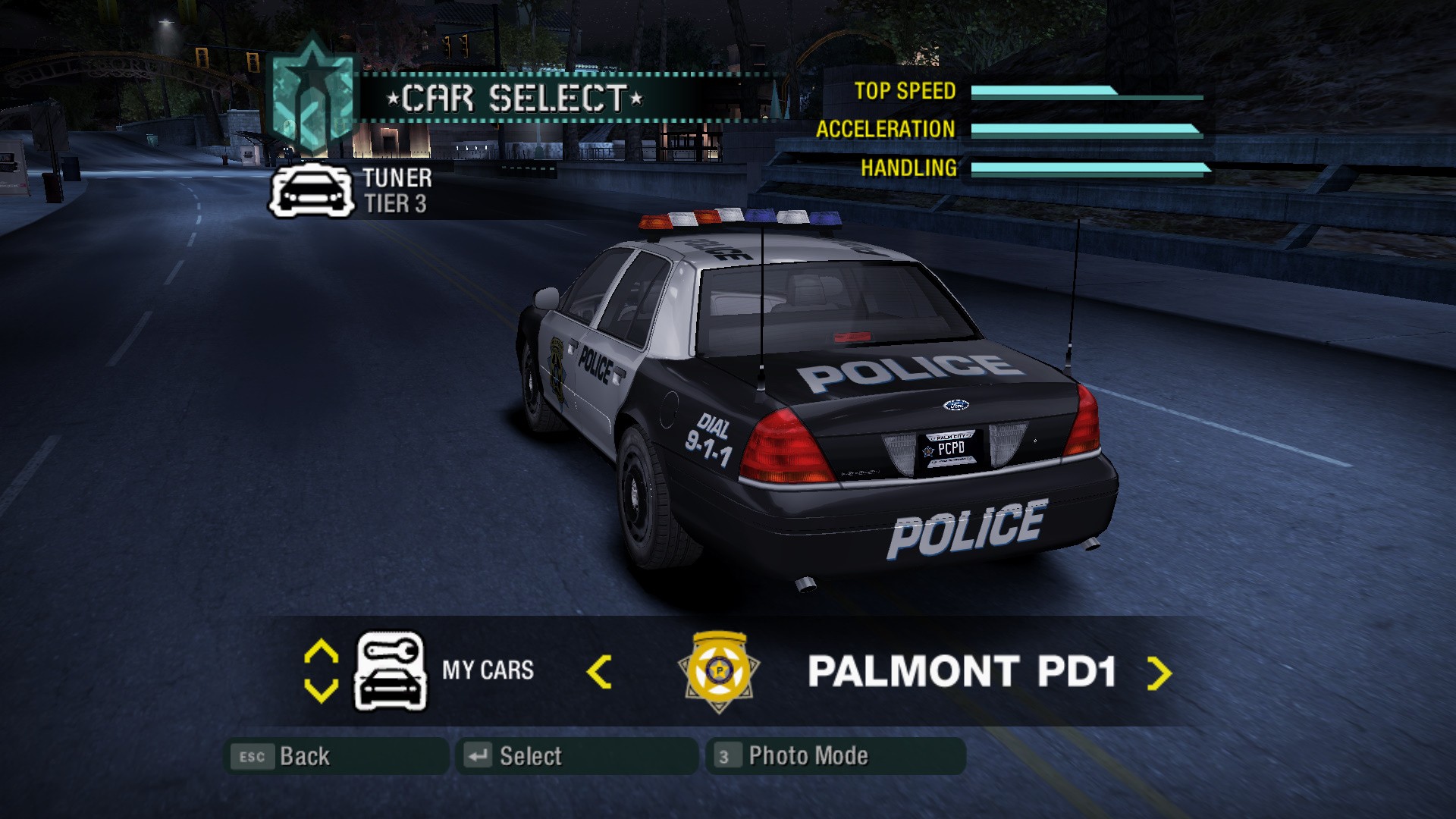The width and height of the screenshot is (1456, 819).
Task: Open Photo Mode
Action: click(835, 756)
